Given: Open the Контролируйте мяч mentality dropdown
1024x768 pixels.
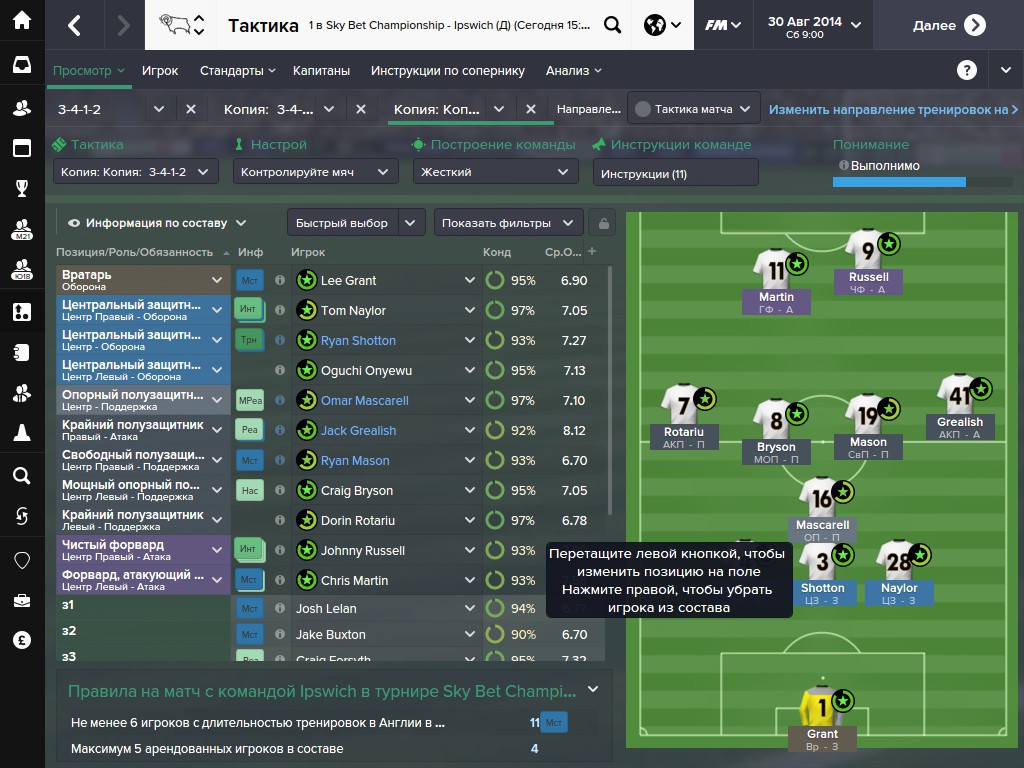Looking at the screenshot, I should click(314, 172).
